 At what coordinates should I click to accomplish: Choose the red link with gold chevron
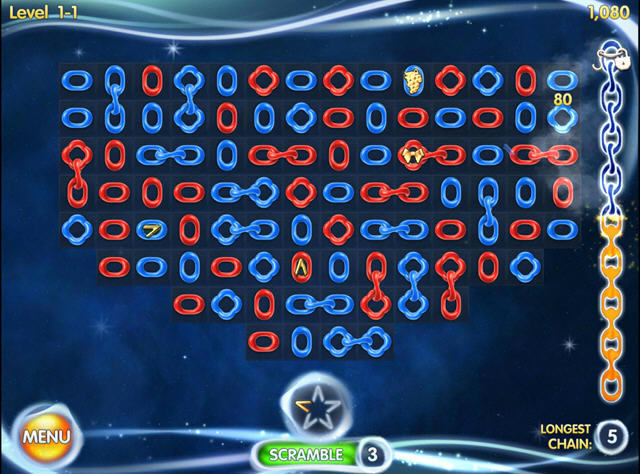[x=301, y=266]
